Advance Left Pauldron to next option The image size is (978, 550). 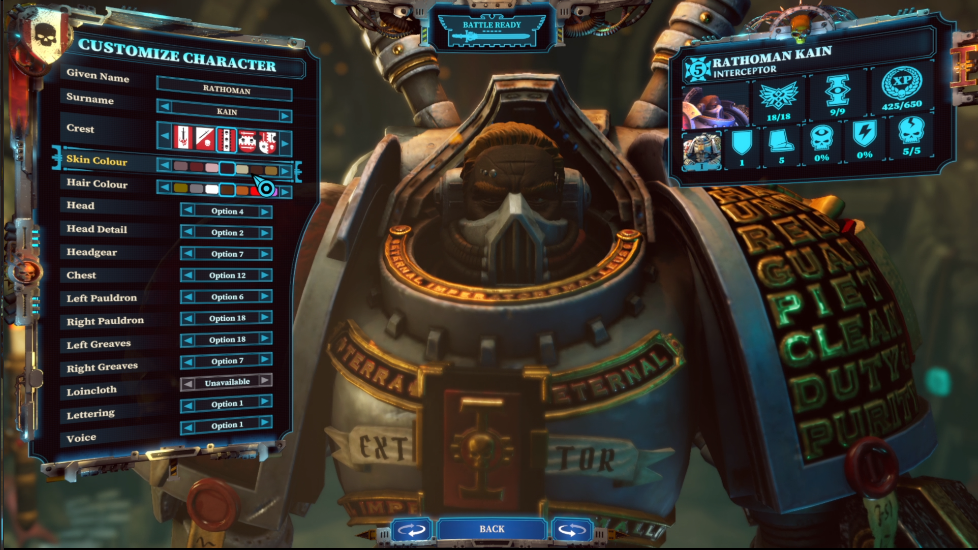pos(266,297)
